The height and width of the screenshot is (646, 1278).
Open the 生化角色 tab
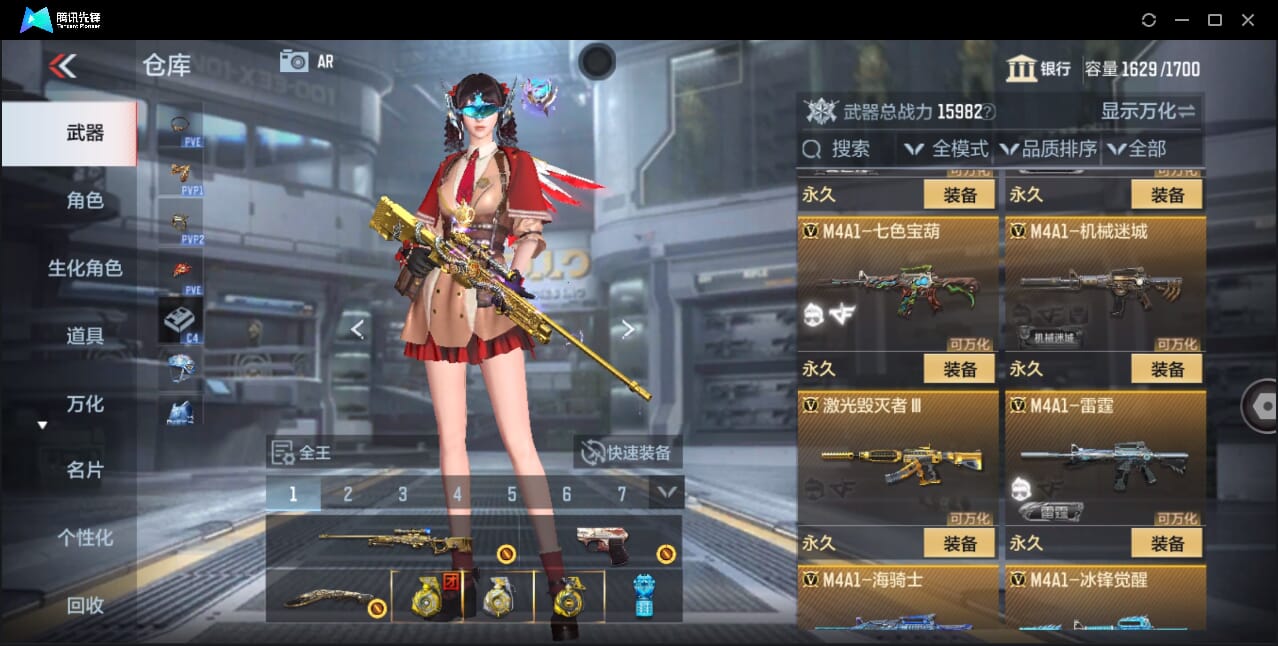coord(85,268)
